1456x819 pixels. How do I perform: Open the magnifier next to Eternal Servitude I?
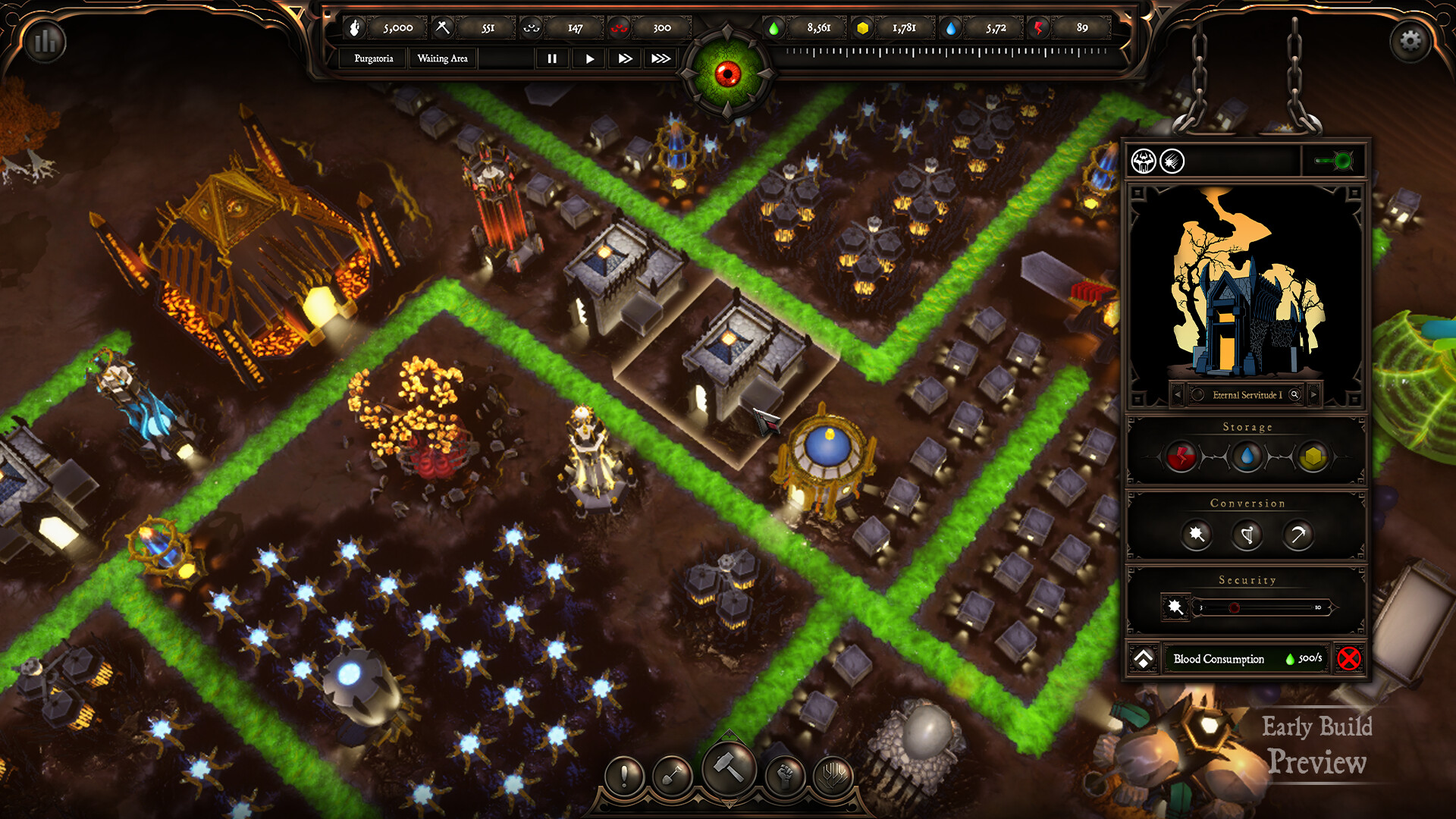(x=1295, y=394)
